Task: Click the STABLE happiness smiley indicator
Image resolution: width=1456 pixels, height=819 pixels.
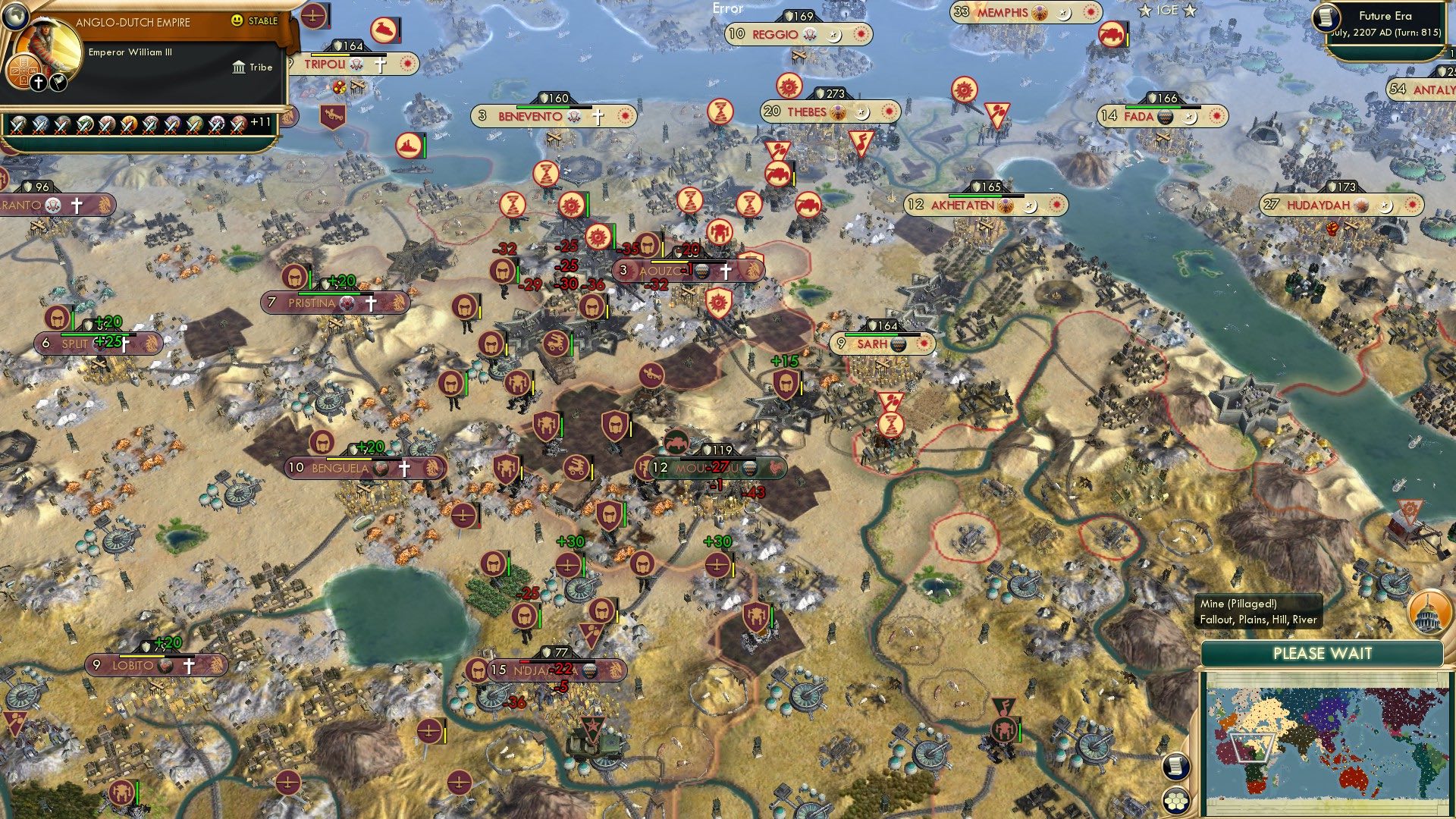Action: click(x=238, y=21)
